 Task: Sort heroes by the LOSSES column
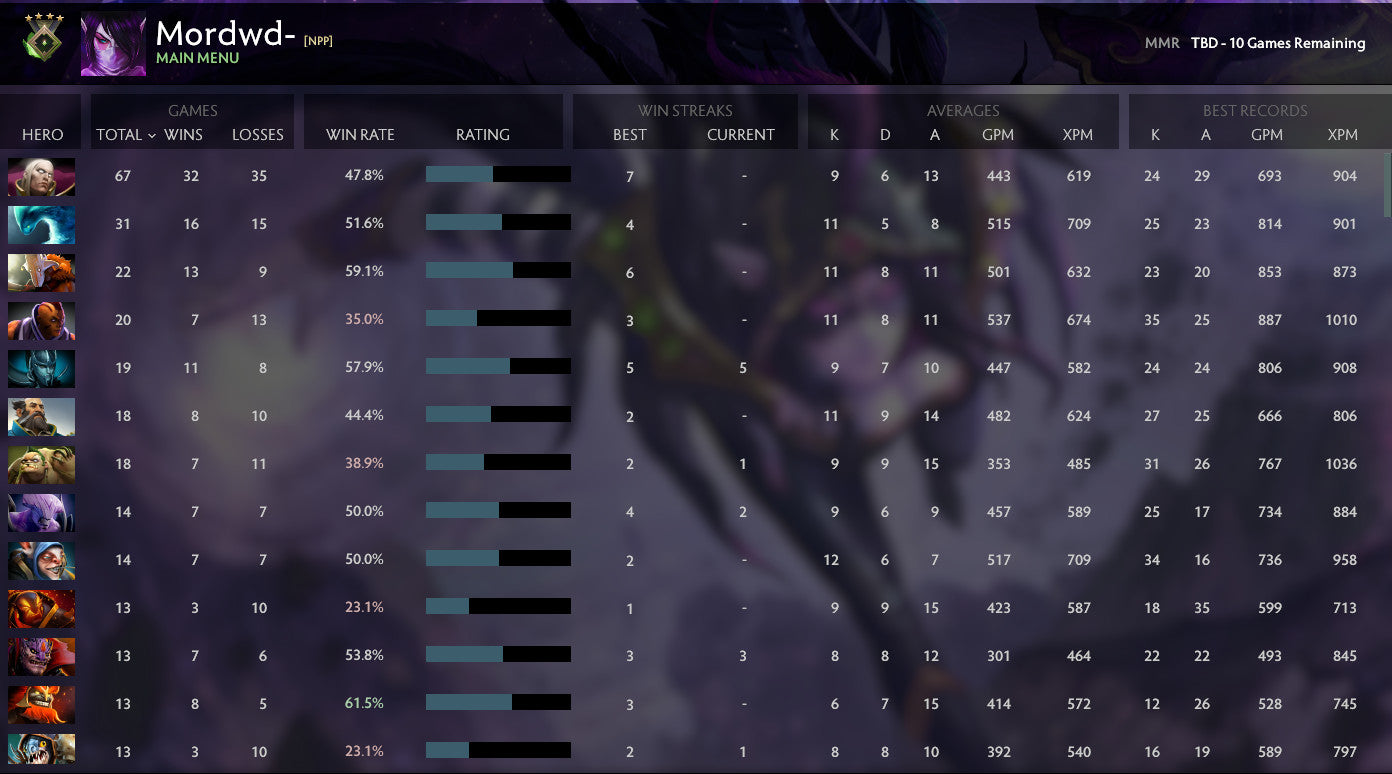click(x=257, y=134)
